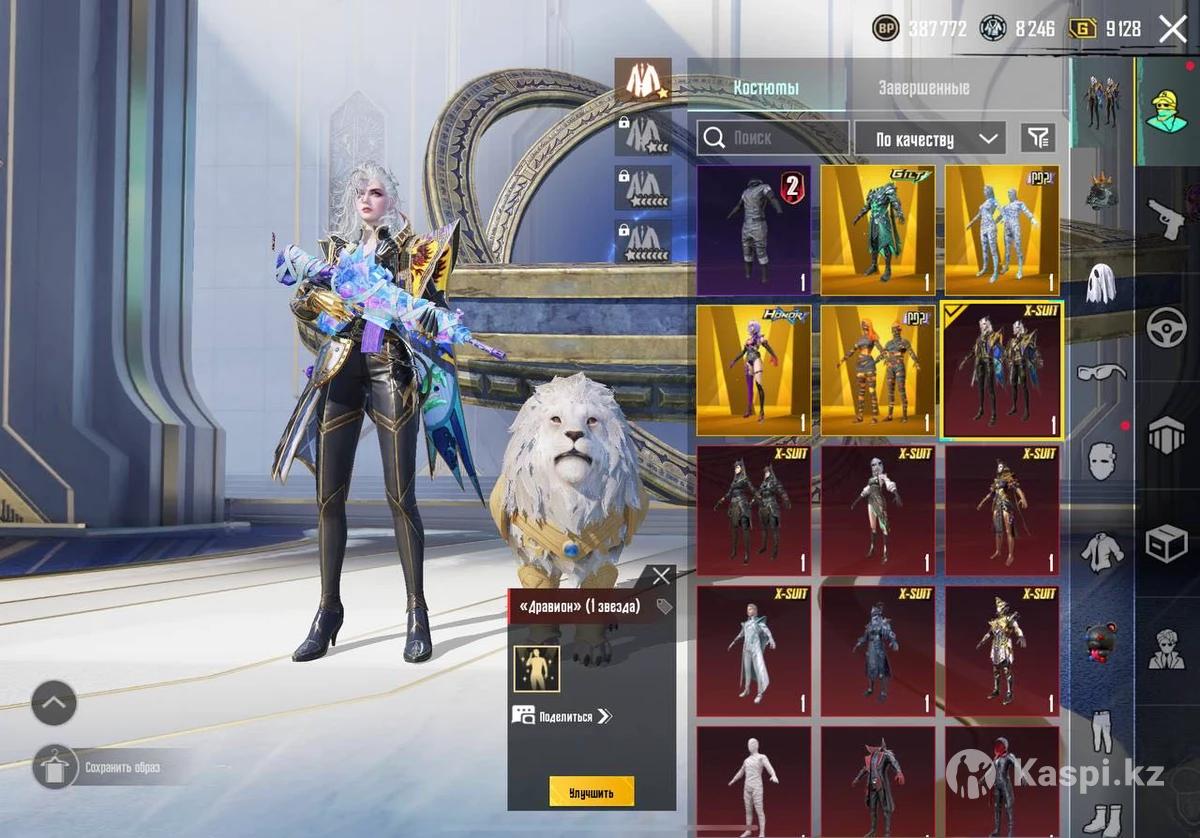Select the white mummy costume tile
This screenshot has height=838, width=1200.
pyautogui.click(x=753, y=780)
